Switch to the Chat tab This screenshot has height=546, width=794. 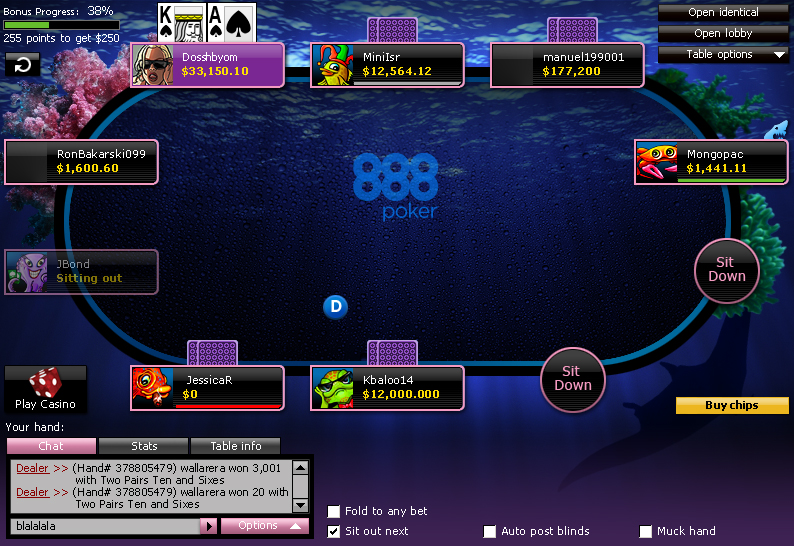tap(51, 446)
